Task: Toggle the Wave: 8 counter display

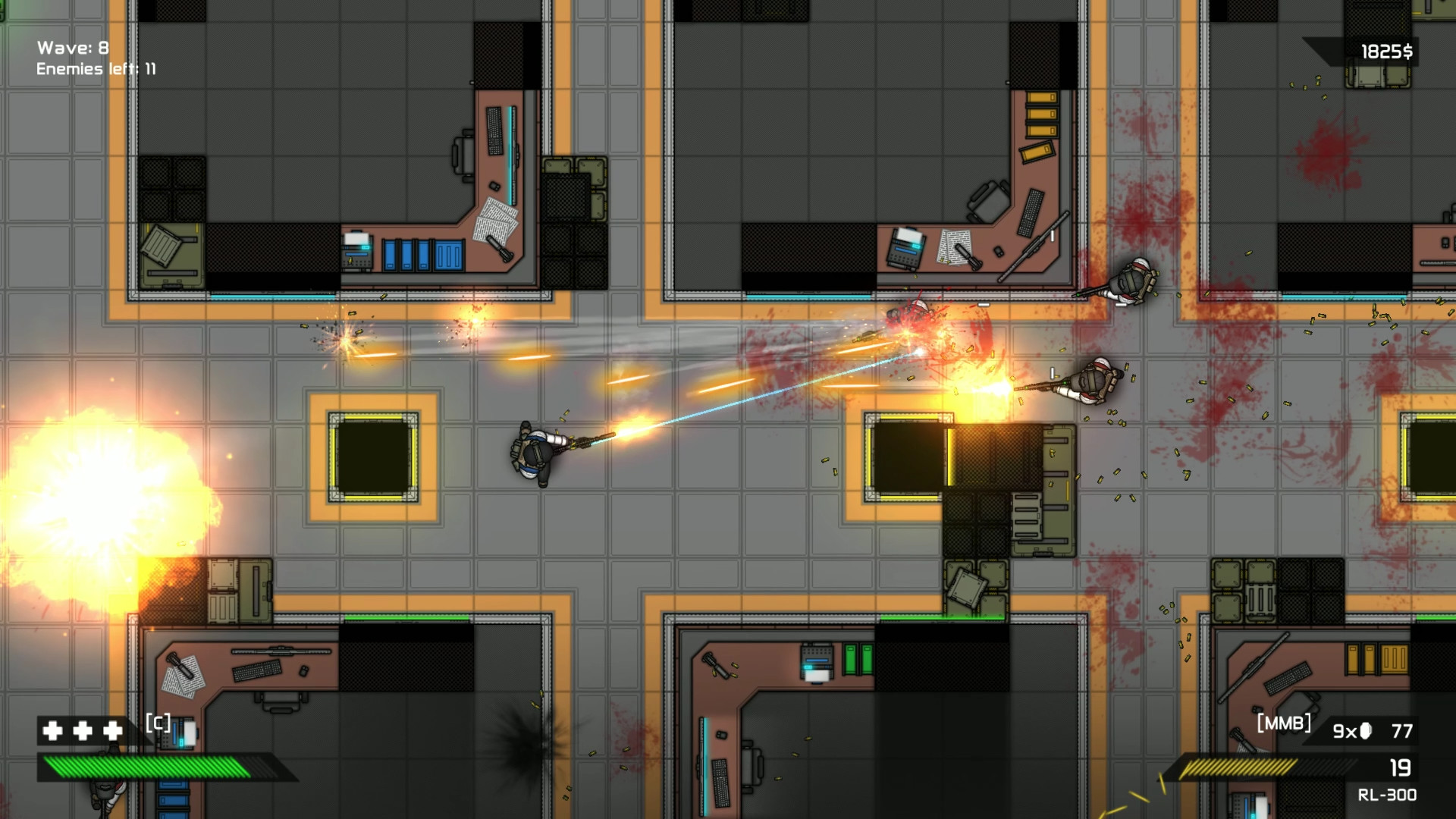Action: [72, 45]
